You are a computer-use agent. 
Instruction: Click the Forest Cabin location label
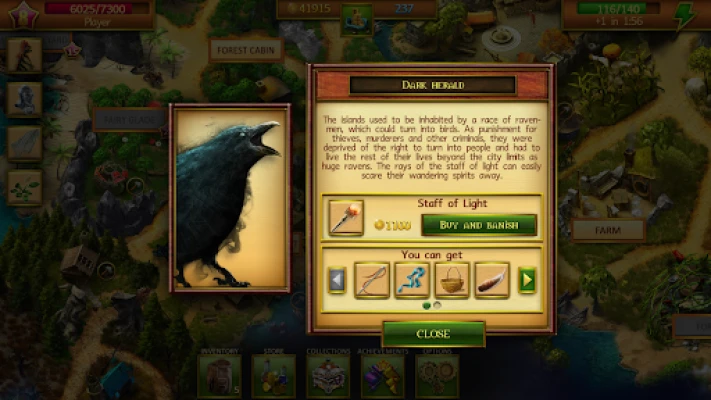point(245,49)
